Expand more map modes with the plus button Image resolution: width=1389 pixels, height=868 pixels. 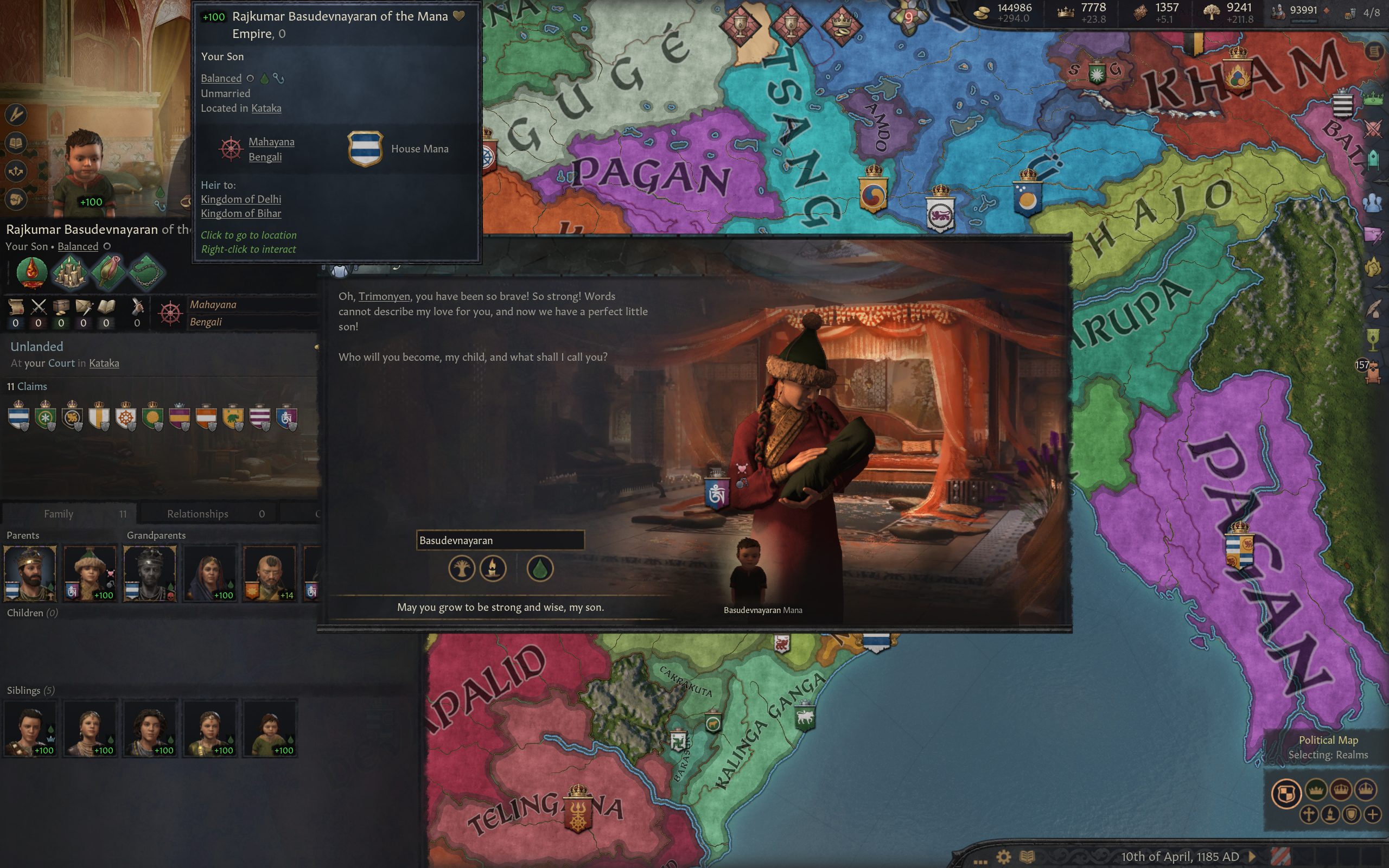point(1374,815)
